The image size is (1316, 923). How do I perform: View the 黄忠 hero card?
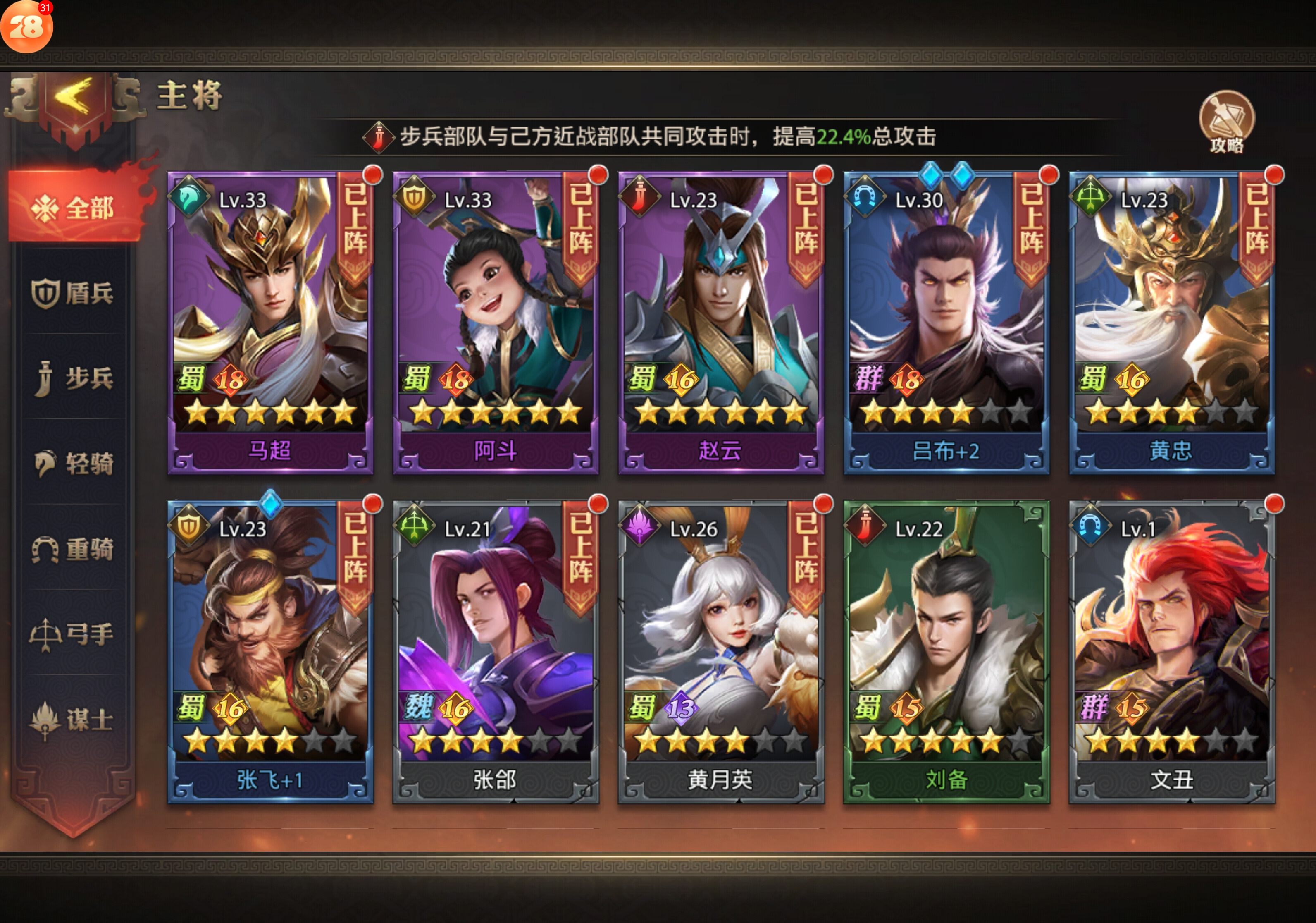1172,323
